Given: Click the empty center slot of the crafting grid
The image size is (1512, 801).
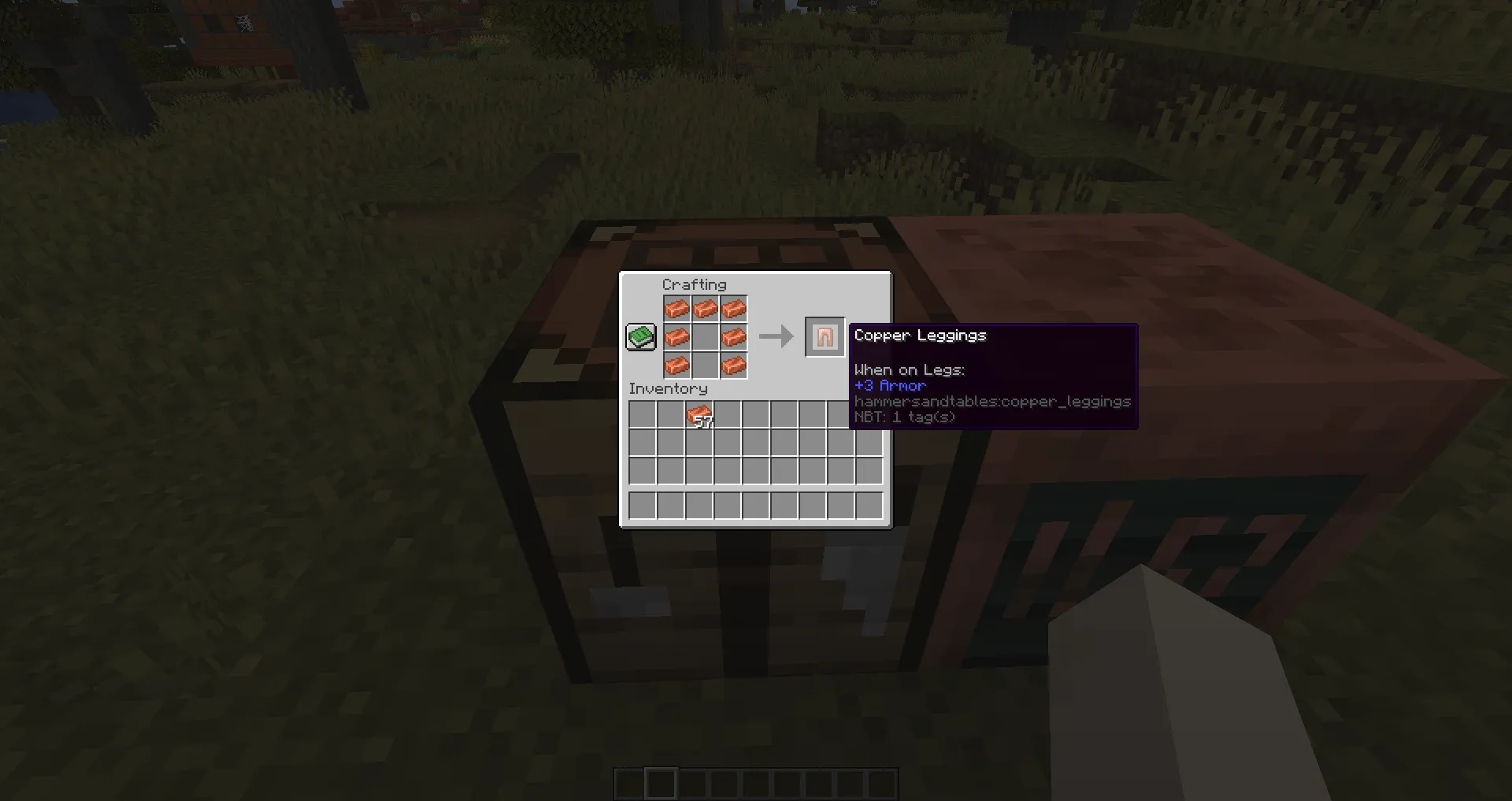Looking at the screenshot, I should 706,337.
